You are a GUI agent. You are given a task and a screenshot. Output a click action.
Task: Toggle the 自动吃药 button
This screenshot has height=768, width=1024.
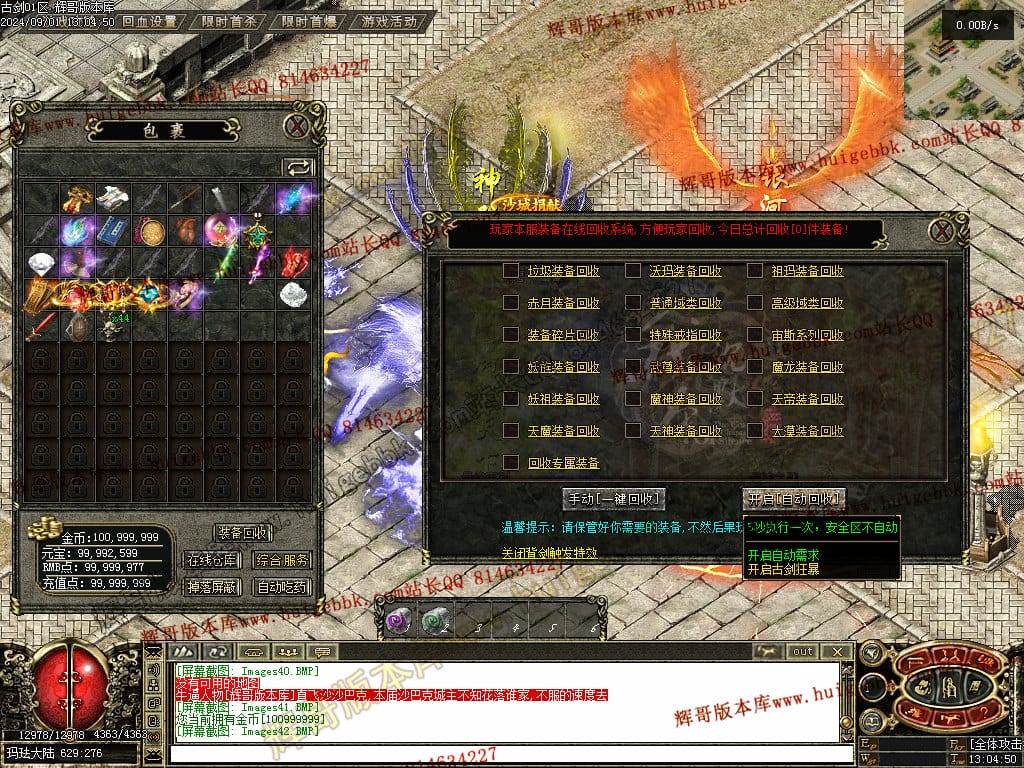pyautogui.click(x=281, y=587)
